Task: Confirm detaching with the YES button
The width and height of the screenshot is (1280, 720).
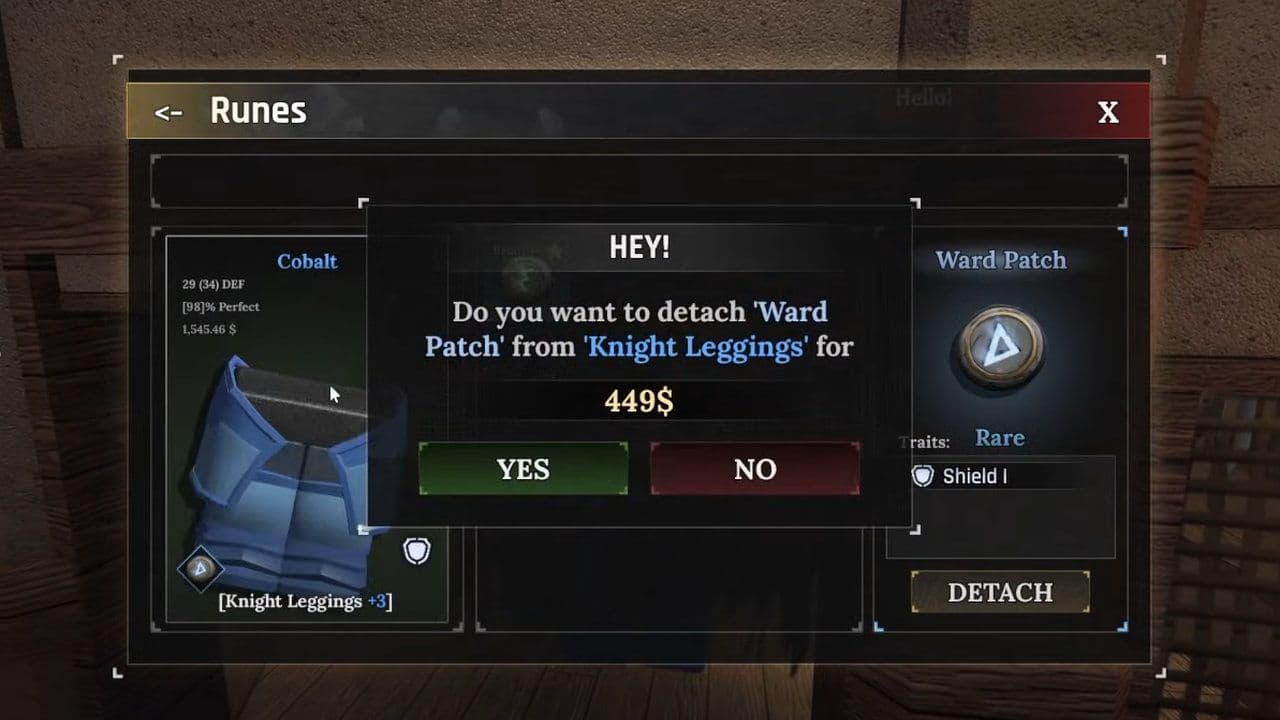Action: pyautogui.click(x=523, y=469)
